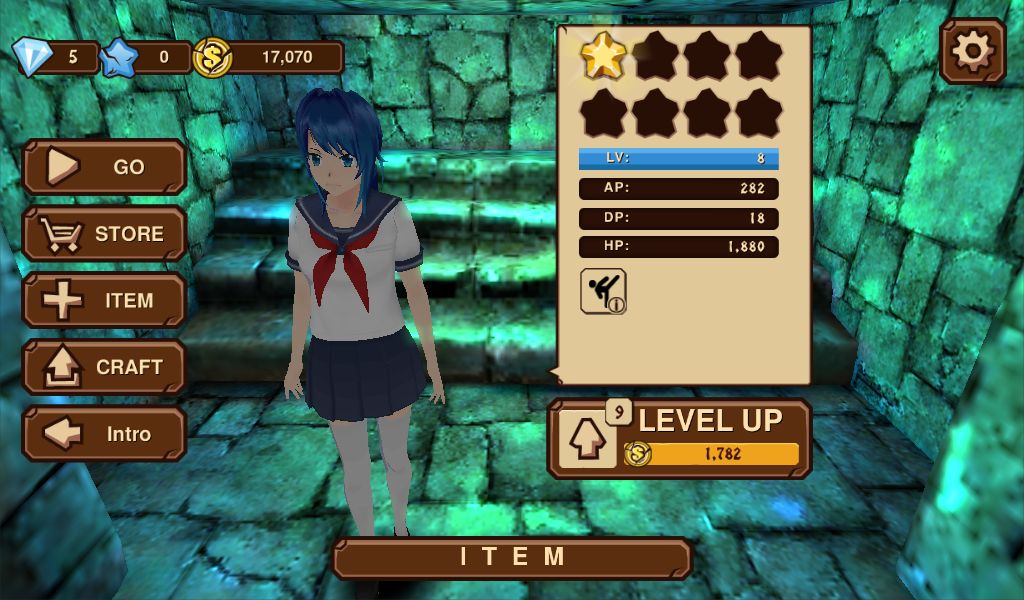Open the ITEM menu with plus icon

click(104, 301)
